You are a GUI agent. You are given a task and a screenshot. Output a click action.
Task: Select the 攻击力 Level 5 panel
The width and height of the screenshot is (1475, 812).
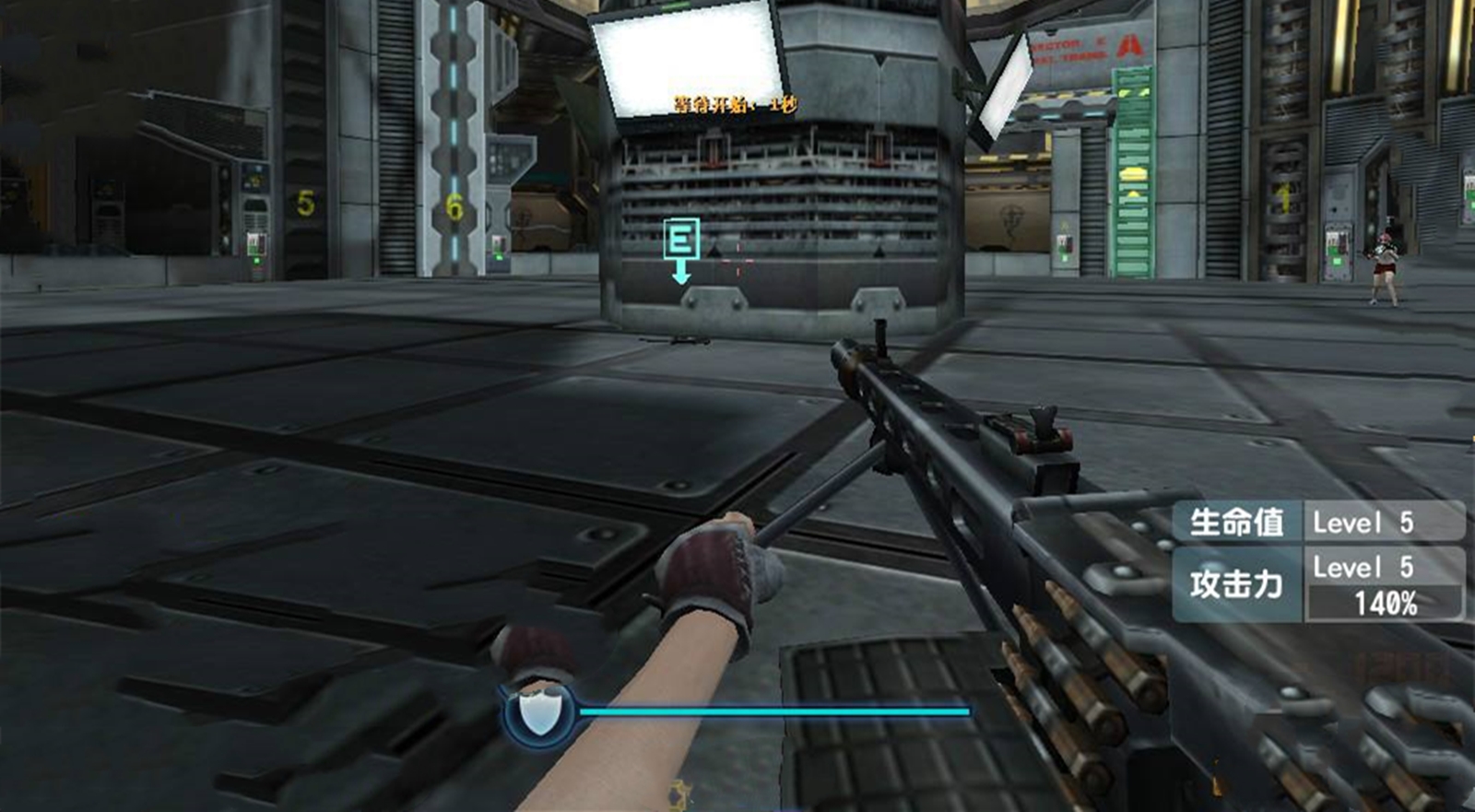tap(1318, 584)
